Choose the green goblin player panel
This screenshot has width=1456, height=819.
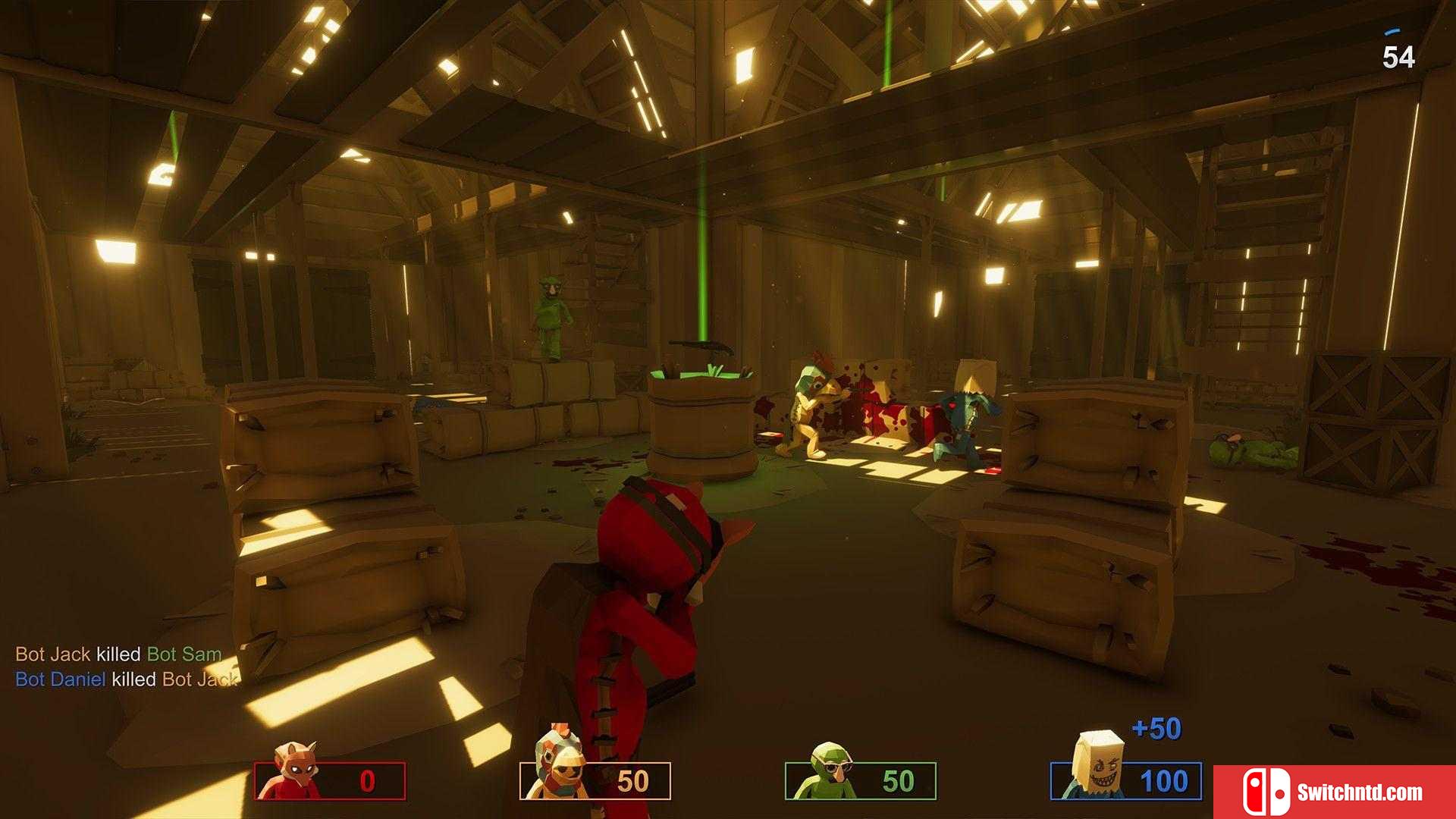(x=861, y=780)
